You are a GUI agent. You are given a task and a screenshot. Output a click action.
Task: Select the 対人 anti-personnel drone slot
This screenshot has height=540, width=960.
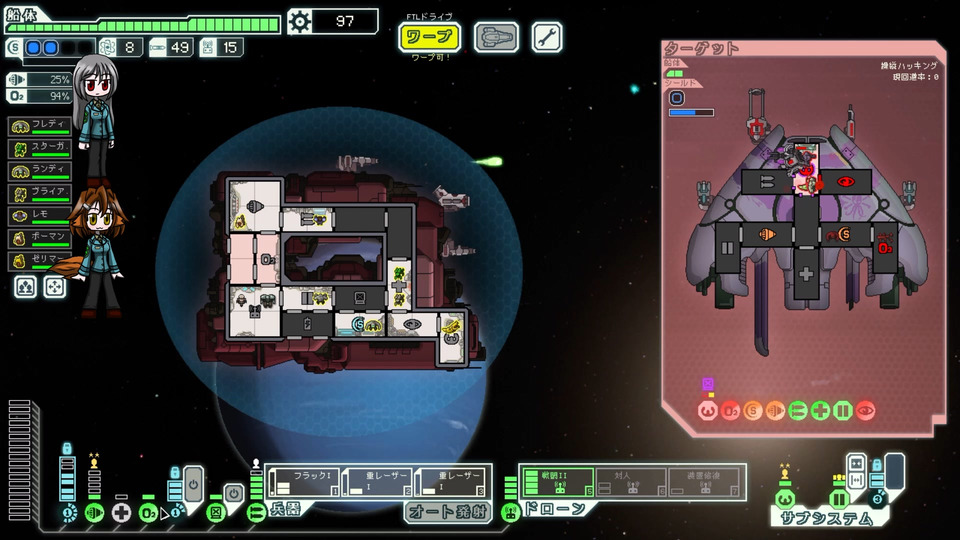coord(632,482)
